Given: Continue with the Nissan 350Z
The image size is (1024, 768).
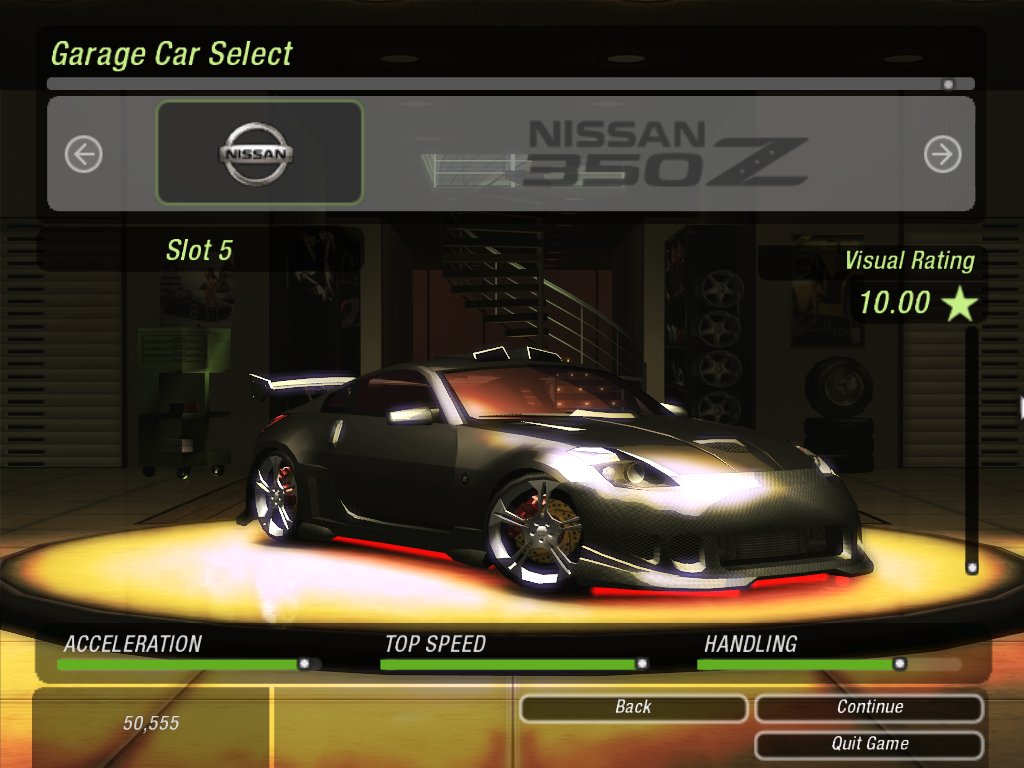Looking at the screenshot, I should pos(869,708).
